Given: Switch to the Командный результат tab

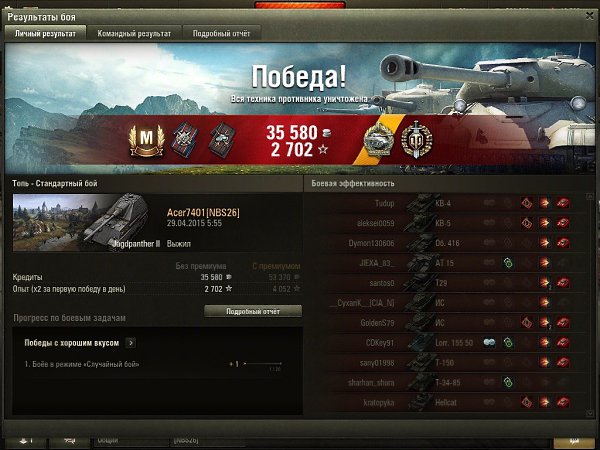Looking at the screenshot, I should [139, 33].
